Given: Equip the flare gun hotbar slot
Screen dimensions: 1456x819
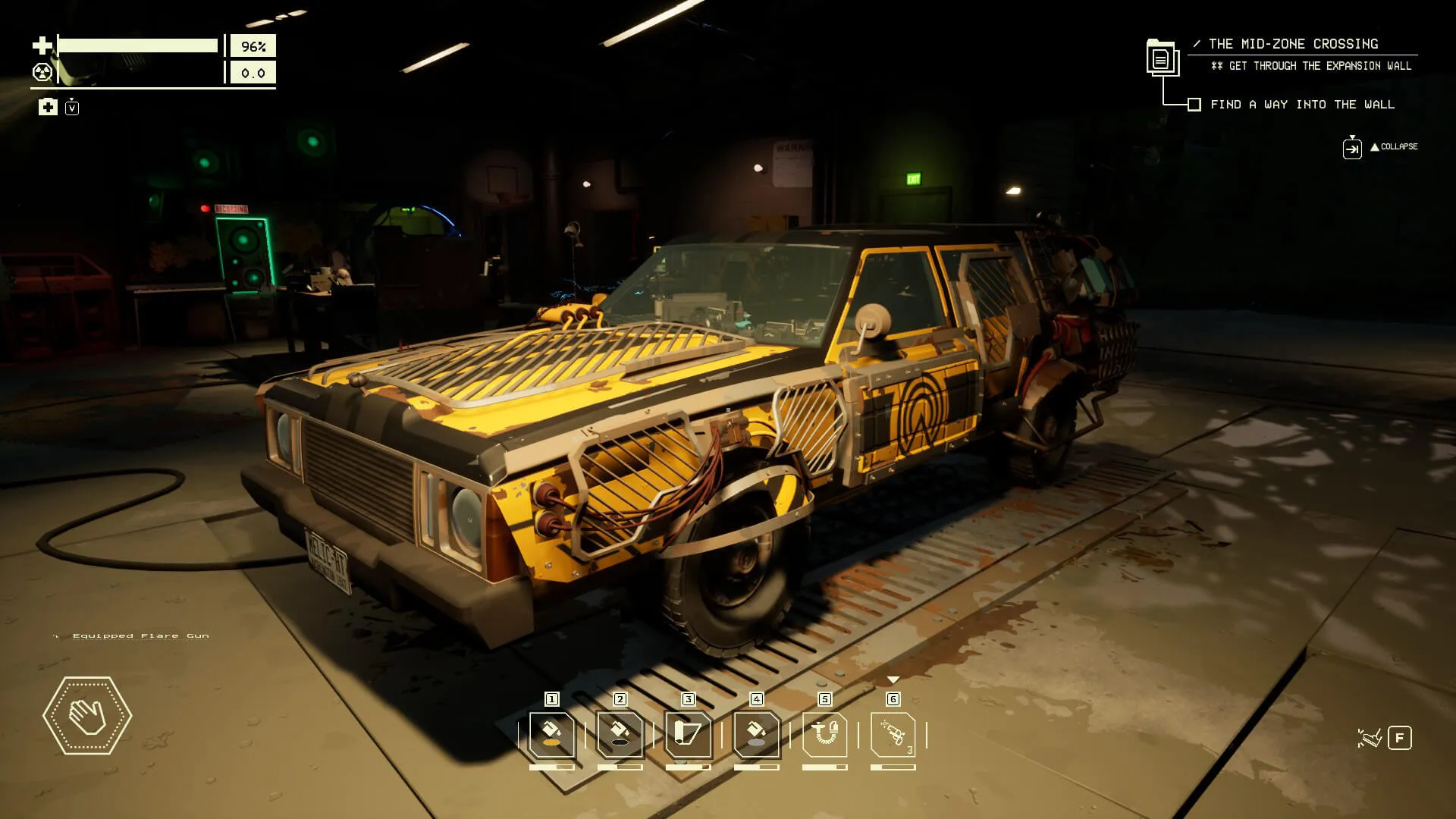Looking at the screenshot, I should pyautogui.click(x=893, y=734).
